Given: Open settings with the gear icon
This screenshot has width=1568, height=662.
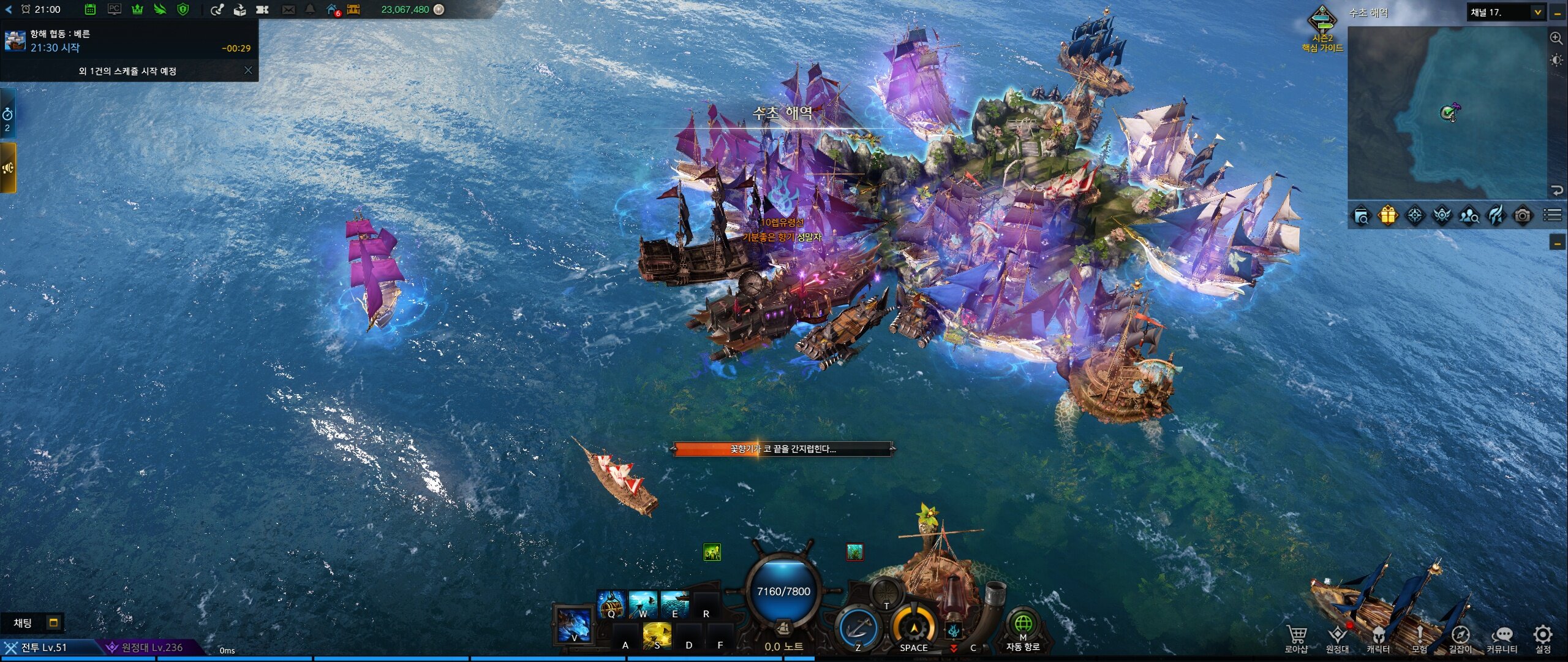Looking at the screenshot, I should (x=1543, y=635).
